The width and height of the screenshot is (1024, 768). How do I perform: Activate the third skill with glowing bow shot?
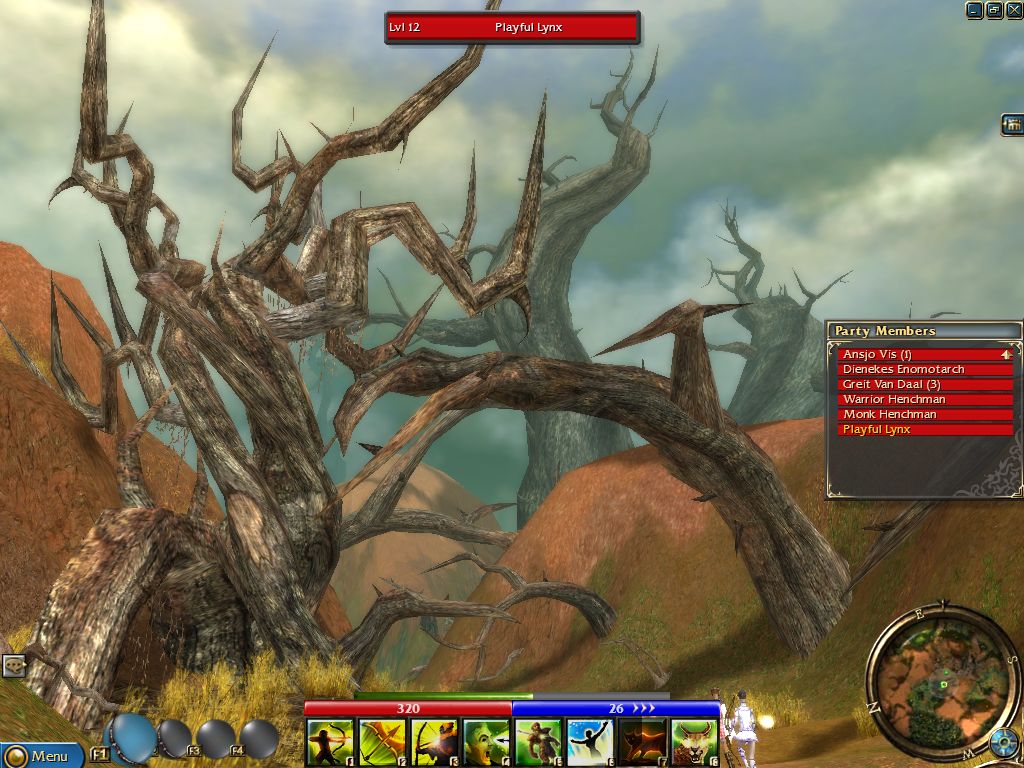click(433, 743)
